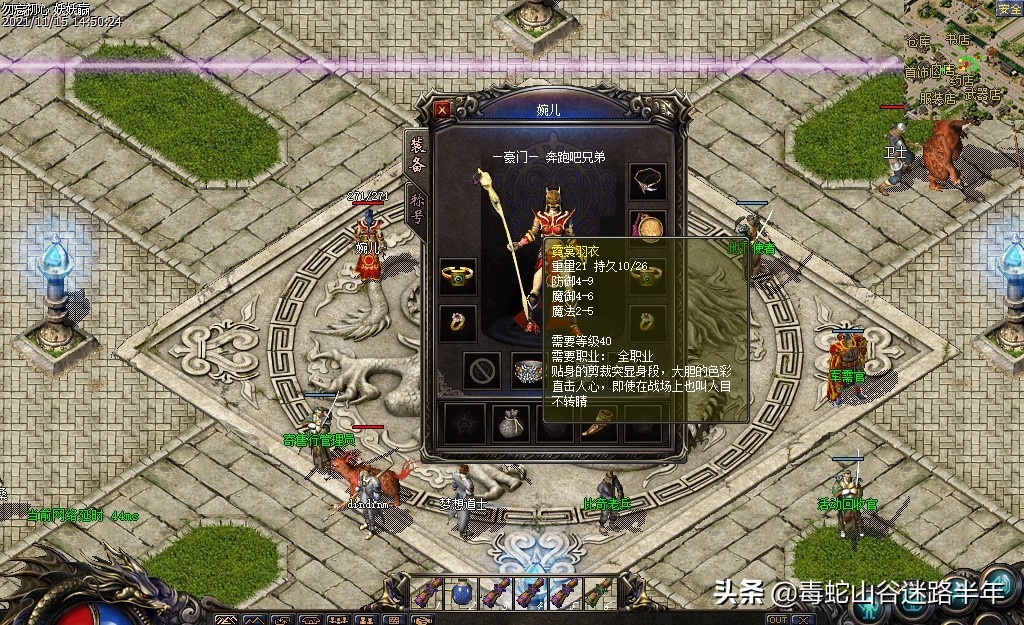The image size is (1024, 625).
Task: Close the 婉儿 character equipment window
Action: [443, 108]
